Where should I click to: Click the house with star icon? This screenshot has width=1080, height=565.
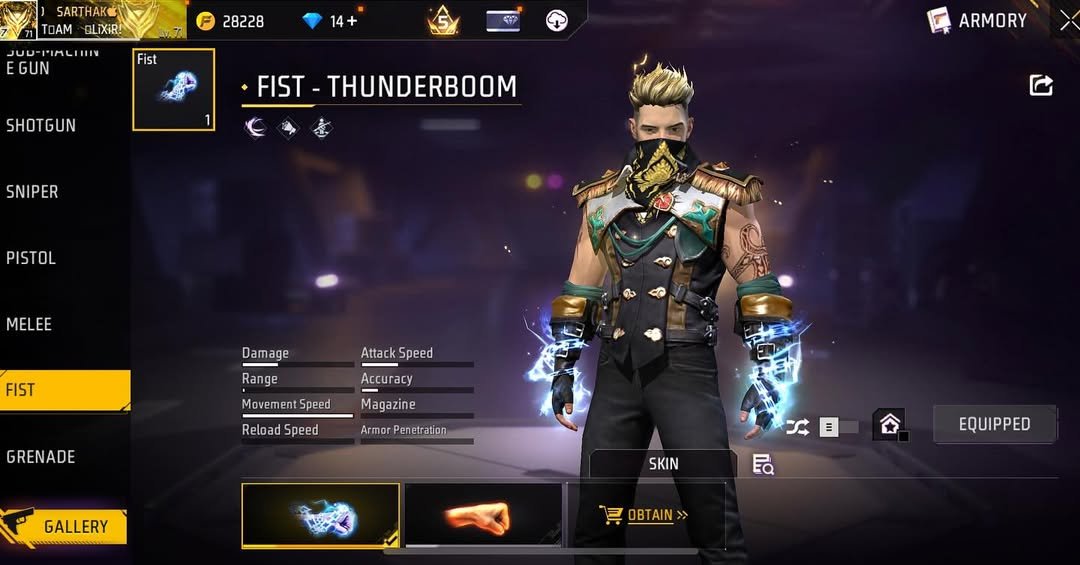tap(888, 424)
